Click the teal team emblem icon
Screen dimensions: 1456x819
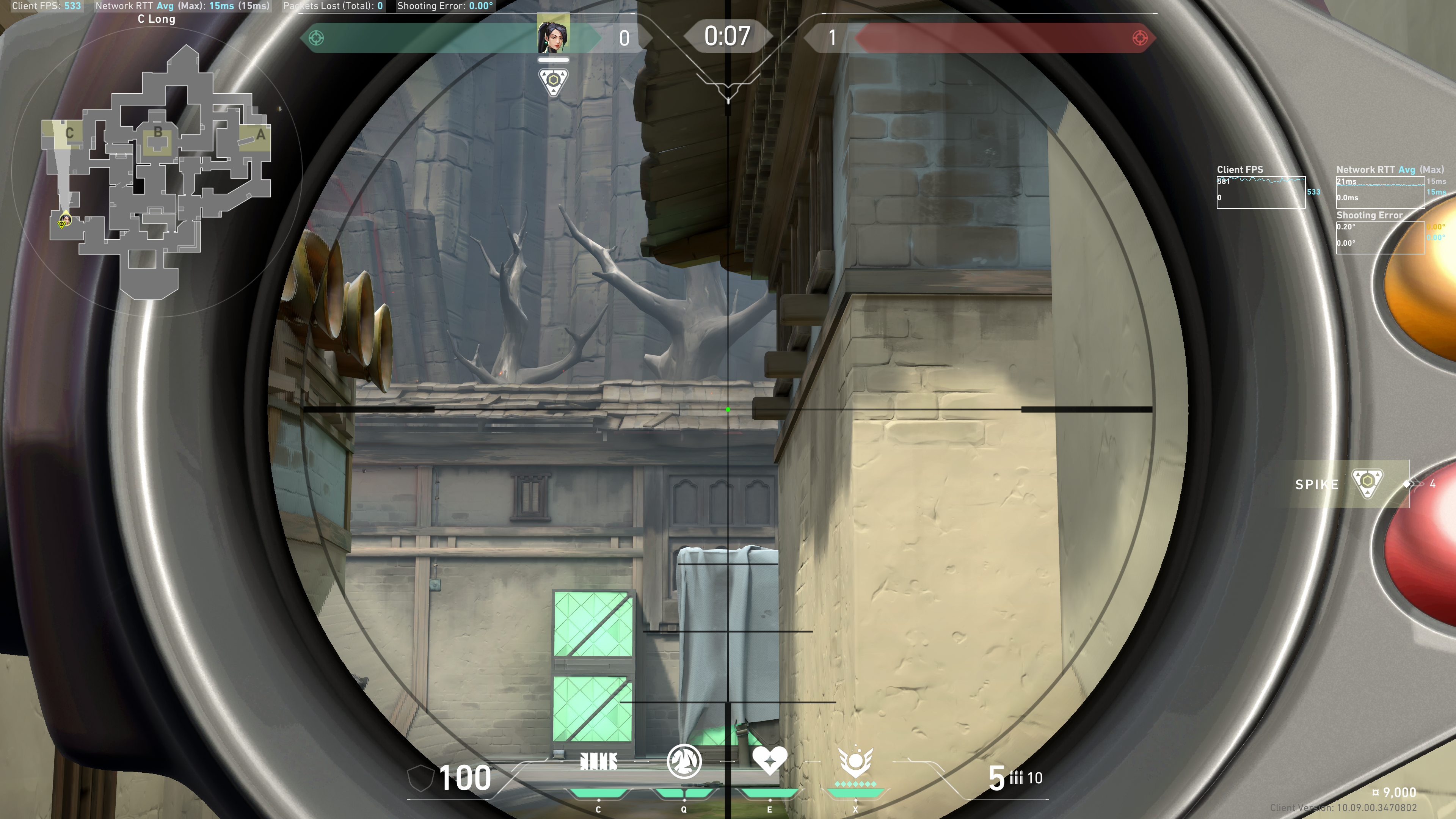(x=316, y=38)
